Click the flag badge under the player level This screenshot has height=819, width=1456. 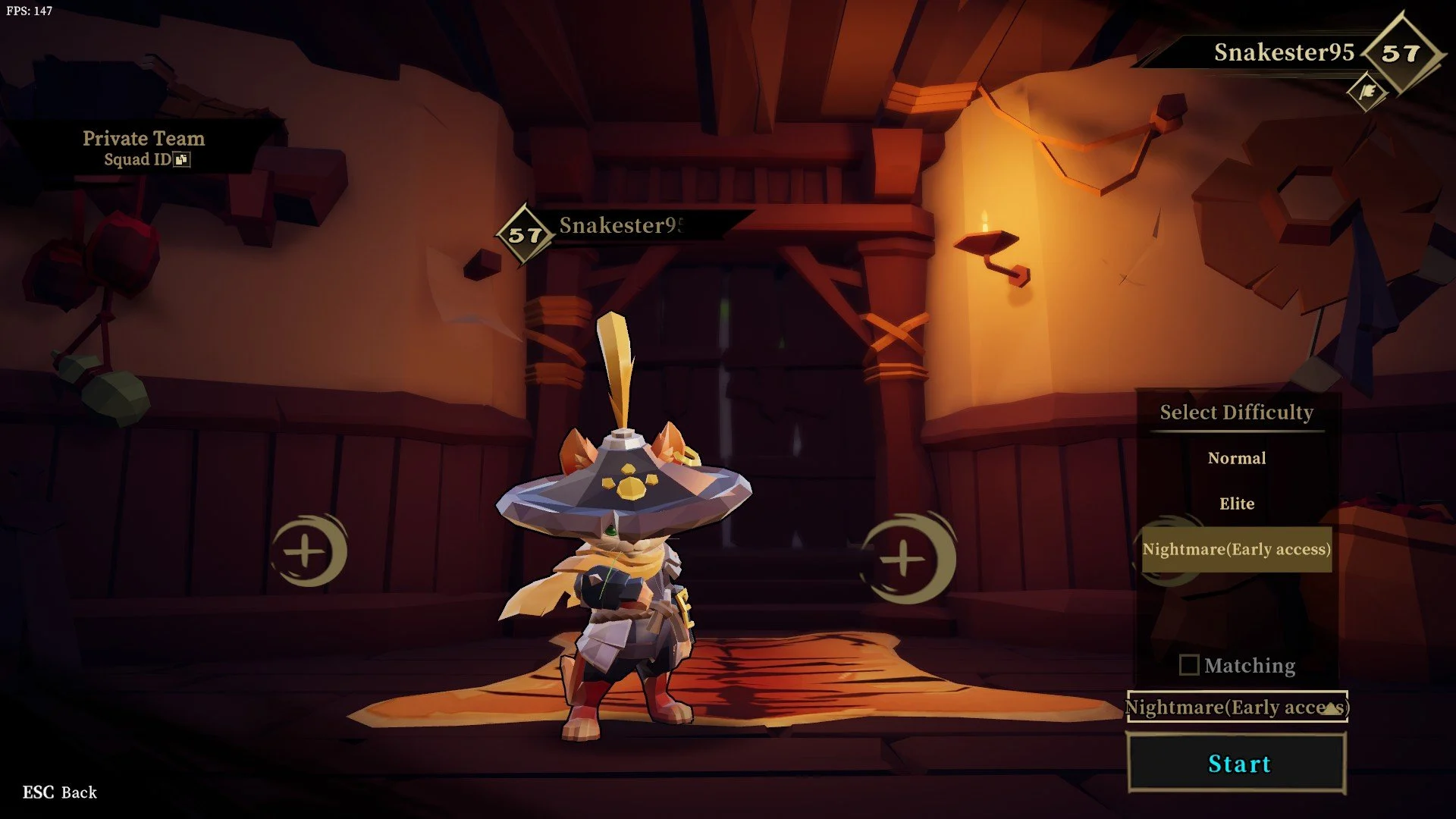point(1367,92)
